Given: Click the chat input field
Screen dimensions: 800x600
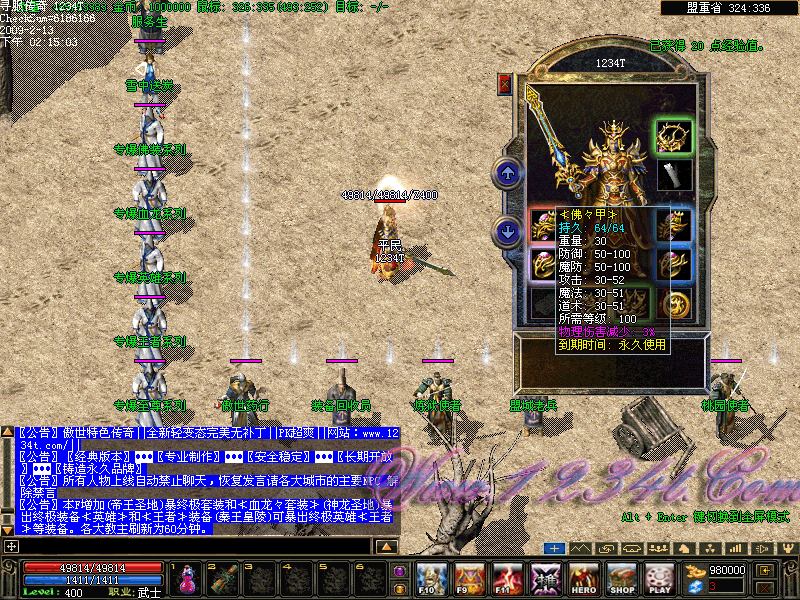Looking at the screenshot, I should pyautogui.click(x=190, y=547).
